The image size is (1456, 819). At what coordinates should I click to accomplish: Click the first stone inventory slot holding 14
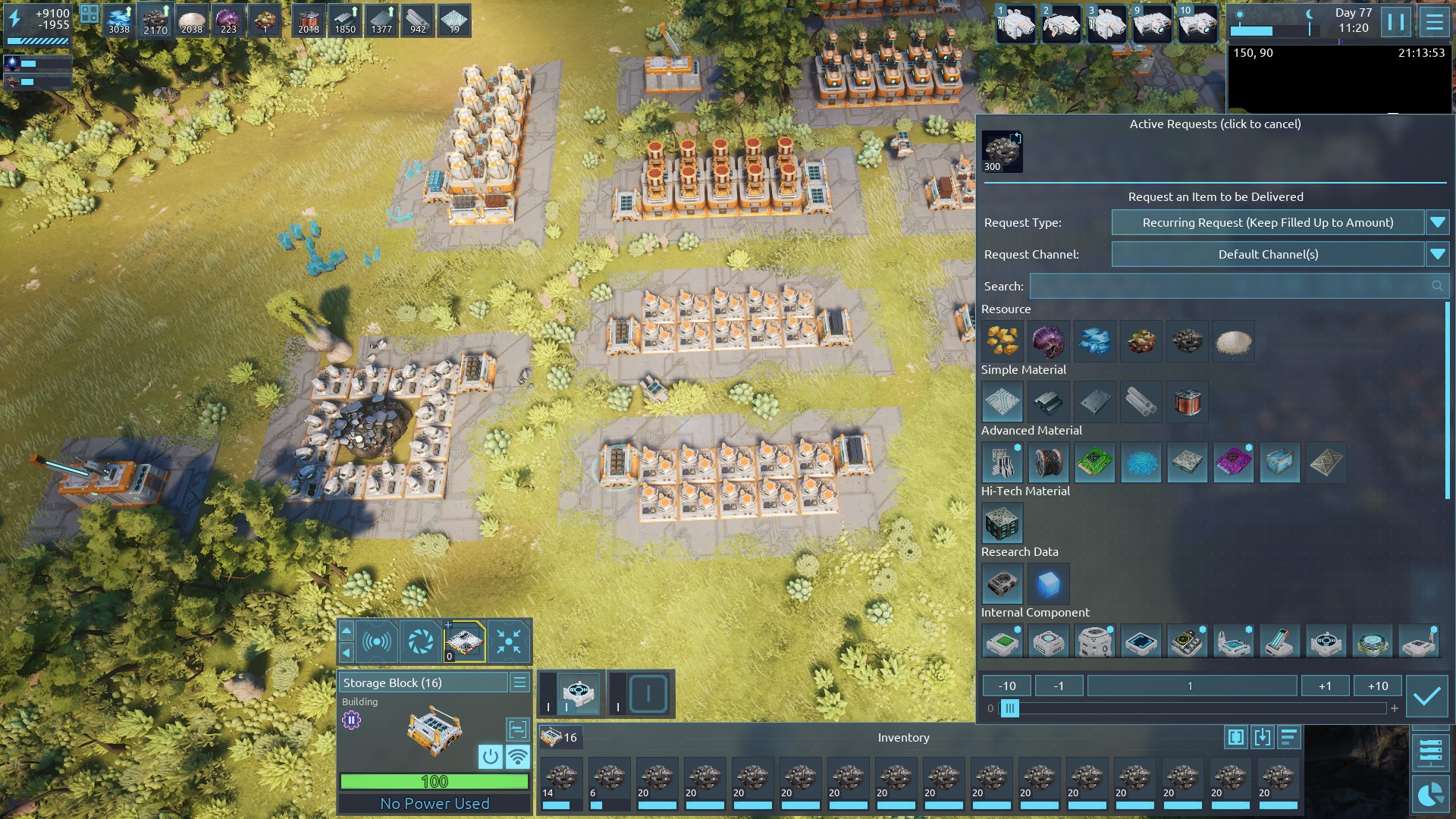coord(561,782)
